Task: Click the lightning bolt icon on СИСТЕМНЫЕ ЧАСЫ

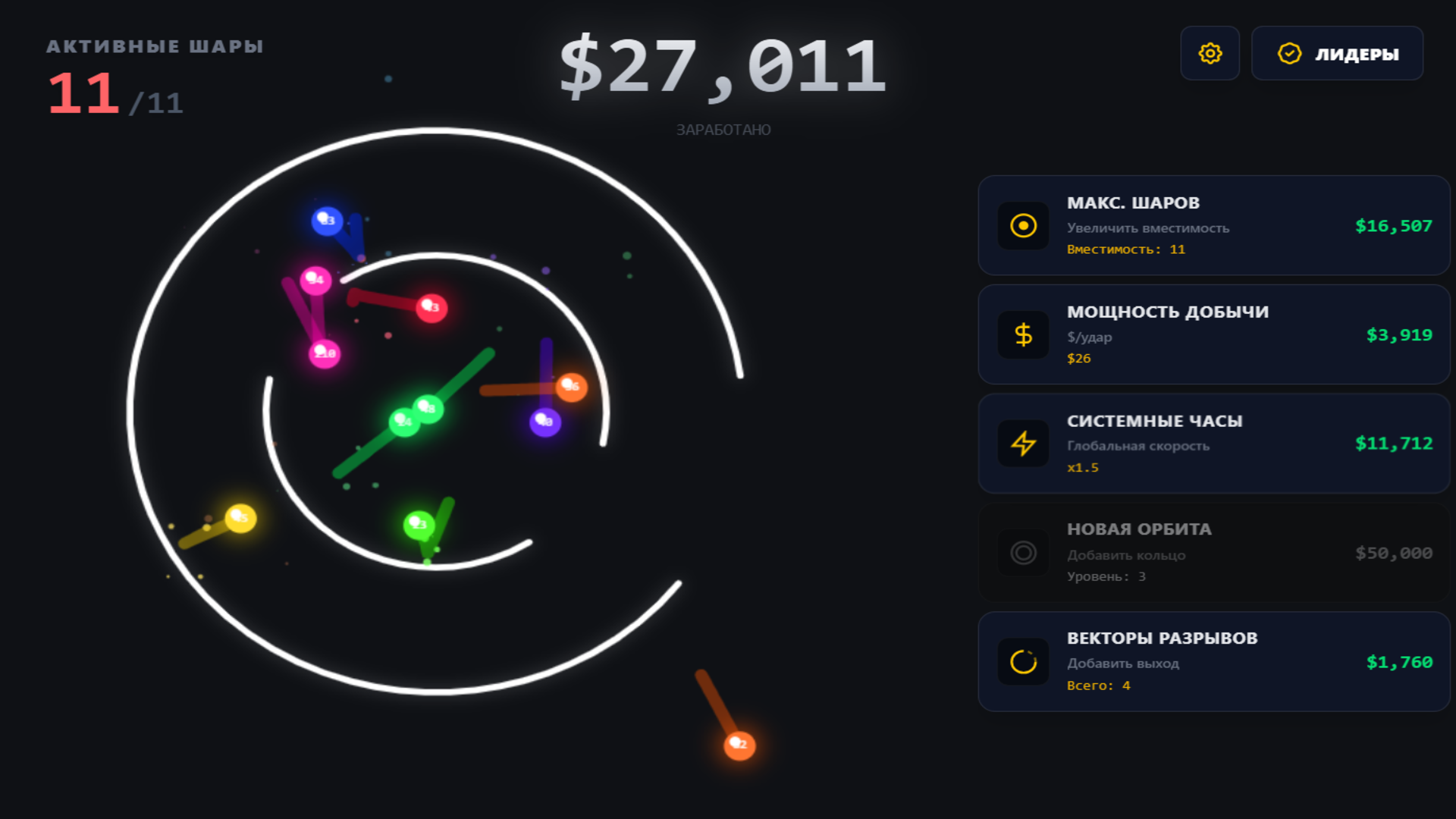Action: tap(1023, 444)
